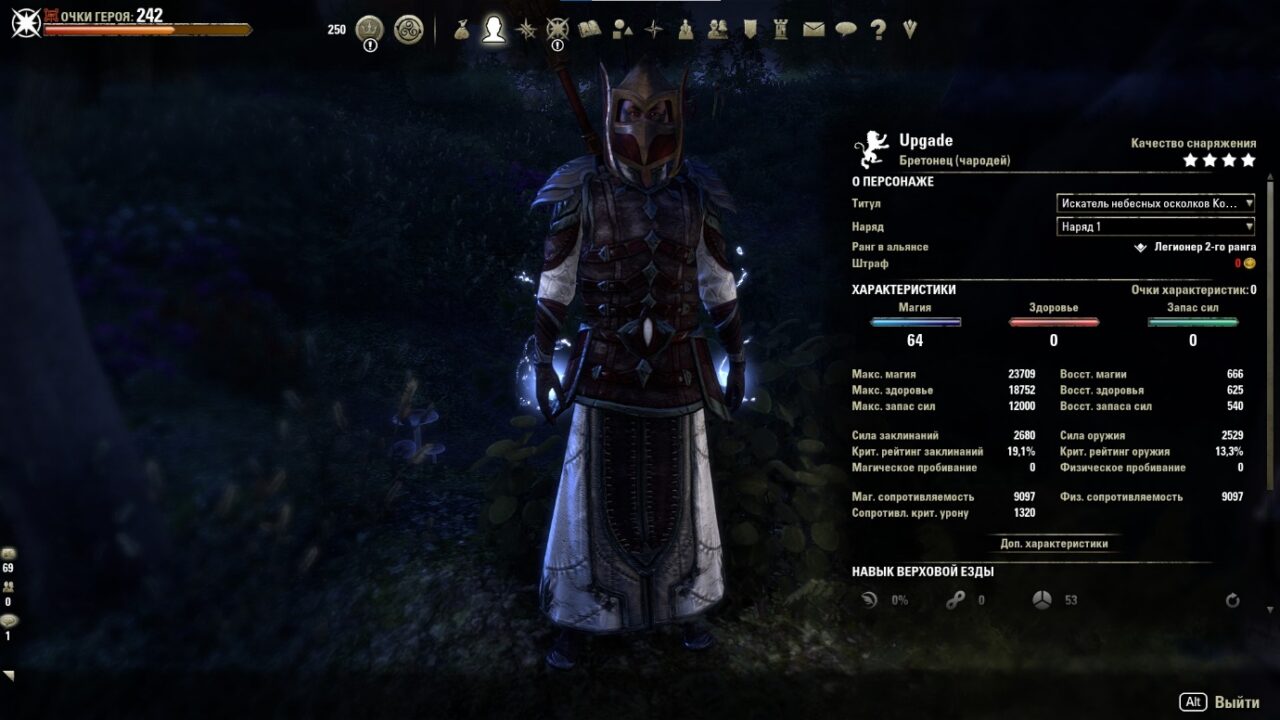This screenshot has width=1280, height=720.
Task: Open the inventory bag icon
Action: tap(462, 30)
